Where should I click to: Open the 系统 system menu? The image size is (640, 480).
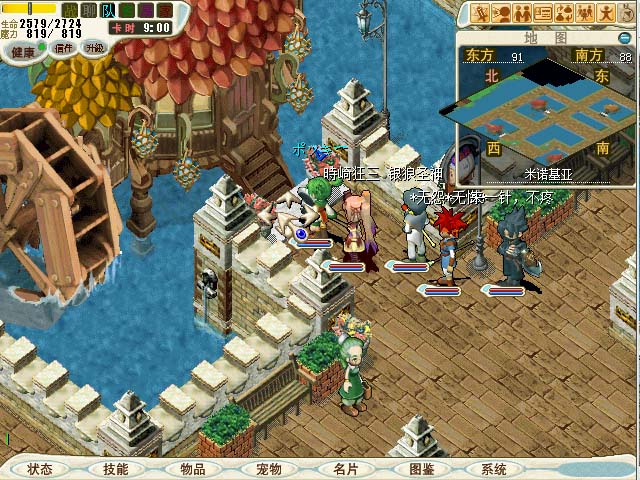point(494,468)
